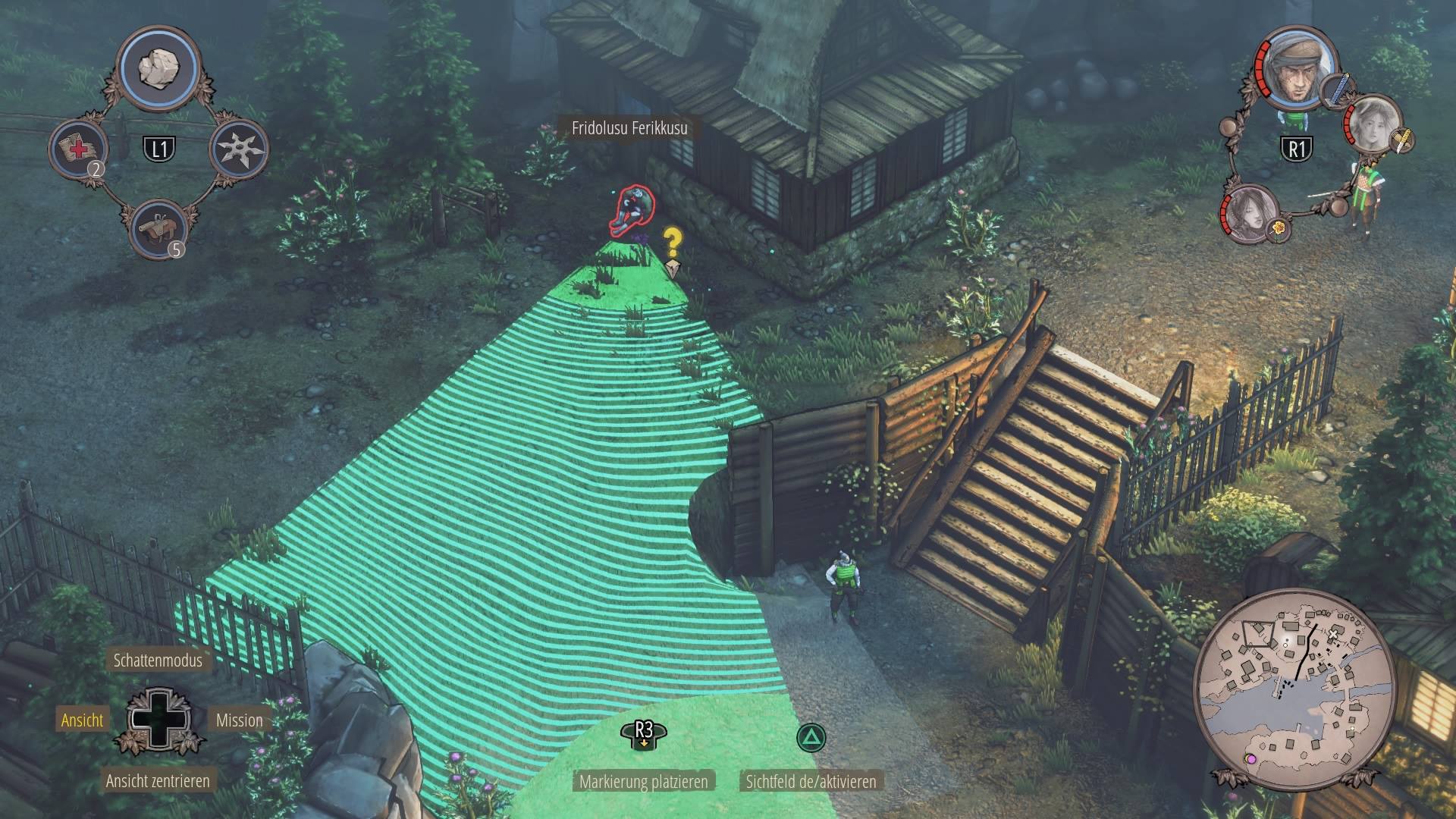Click the yellow-handled knife weapon icon
This screenshot has height=819, width=1456.
(x=1403, y=141)
